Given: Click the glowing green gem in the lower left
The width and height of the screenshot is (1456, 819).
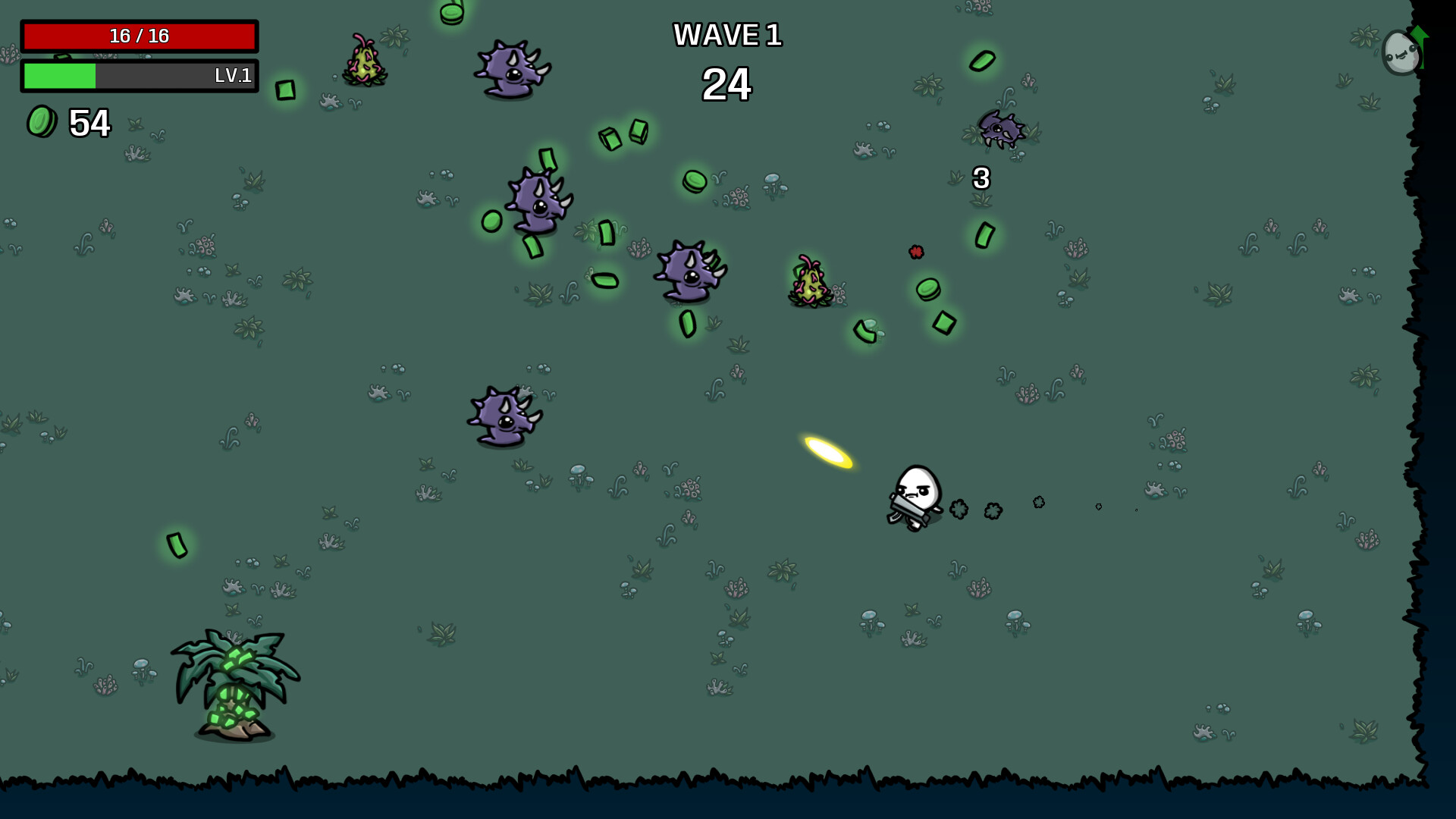Looking at the screenshot, I should pyautogui.click(x=178, y=544).
